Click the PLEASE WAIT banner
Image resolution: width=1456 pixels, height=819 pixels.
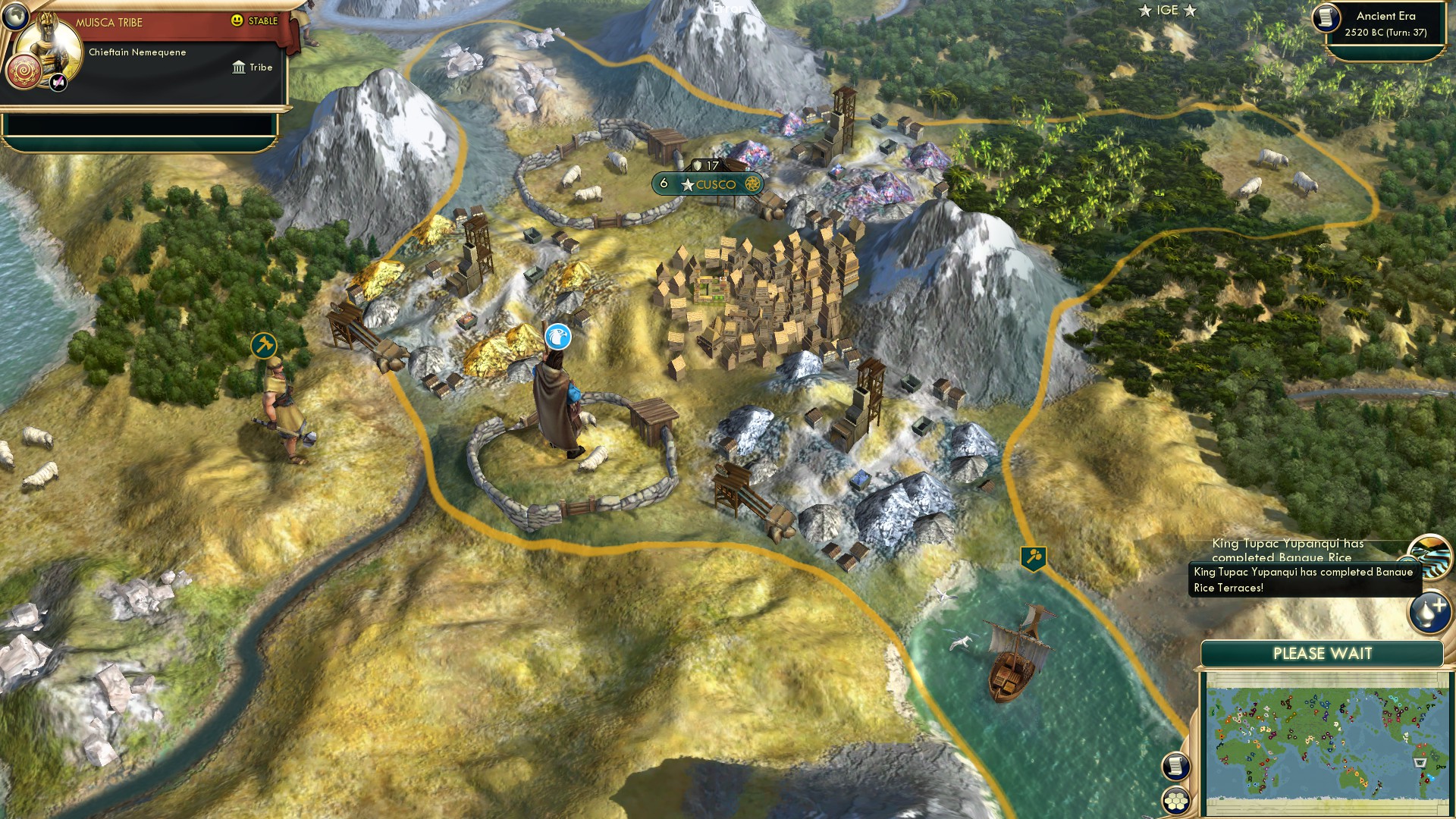[x=1323, y=653]
